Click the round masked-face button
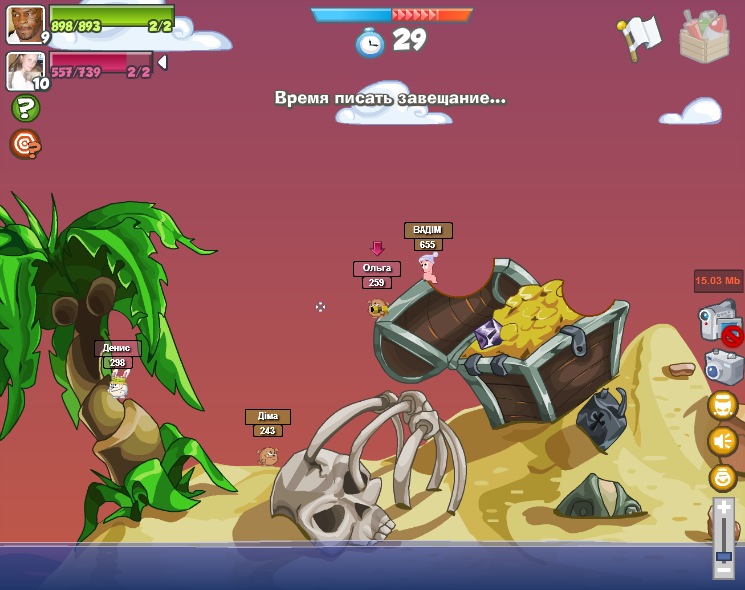The height and width of the screenshot is (590, 745). (x=722, y=404)
